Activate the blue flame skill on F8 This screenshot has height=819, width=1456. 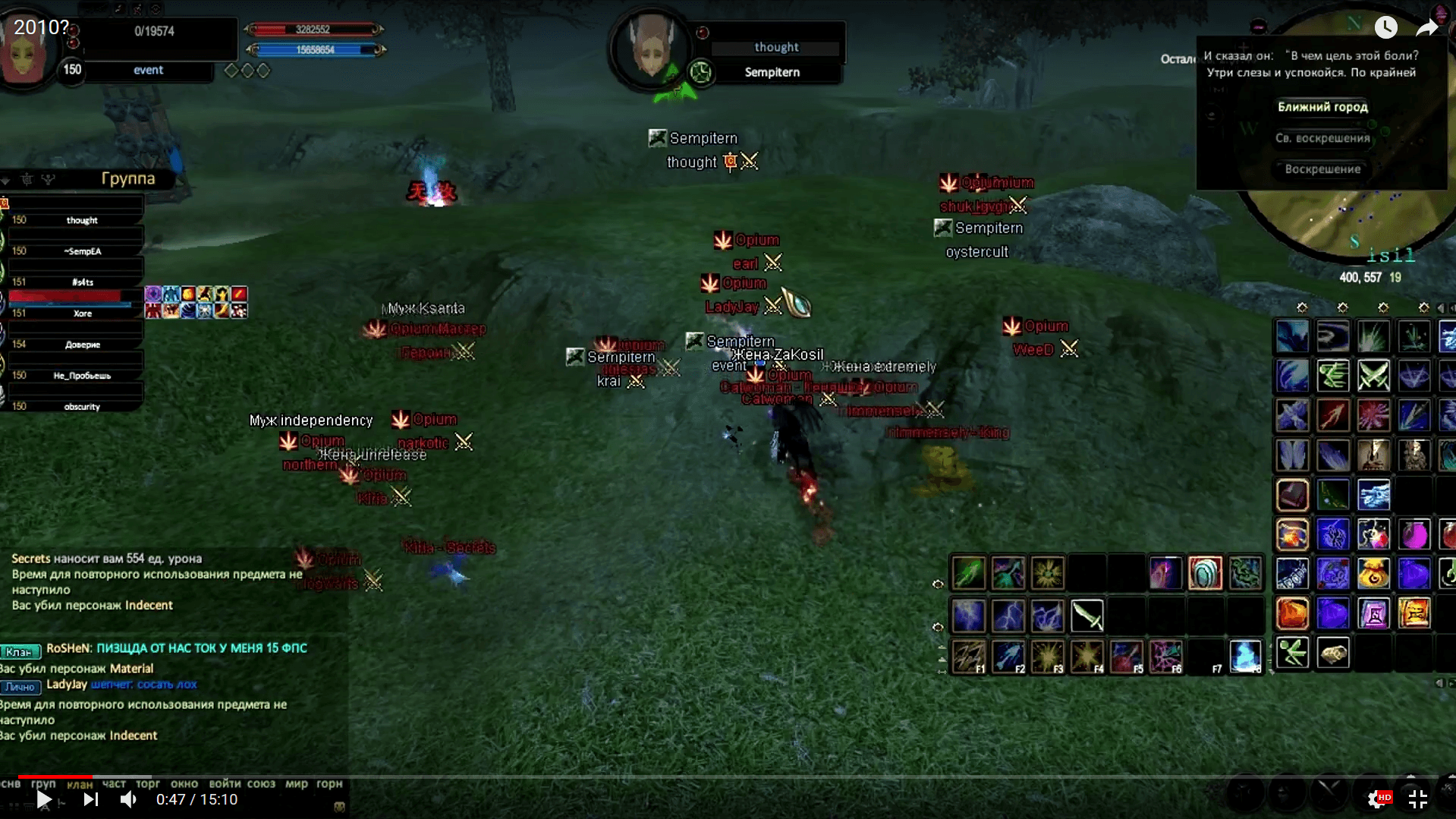tap(1245, 657)
